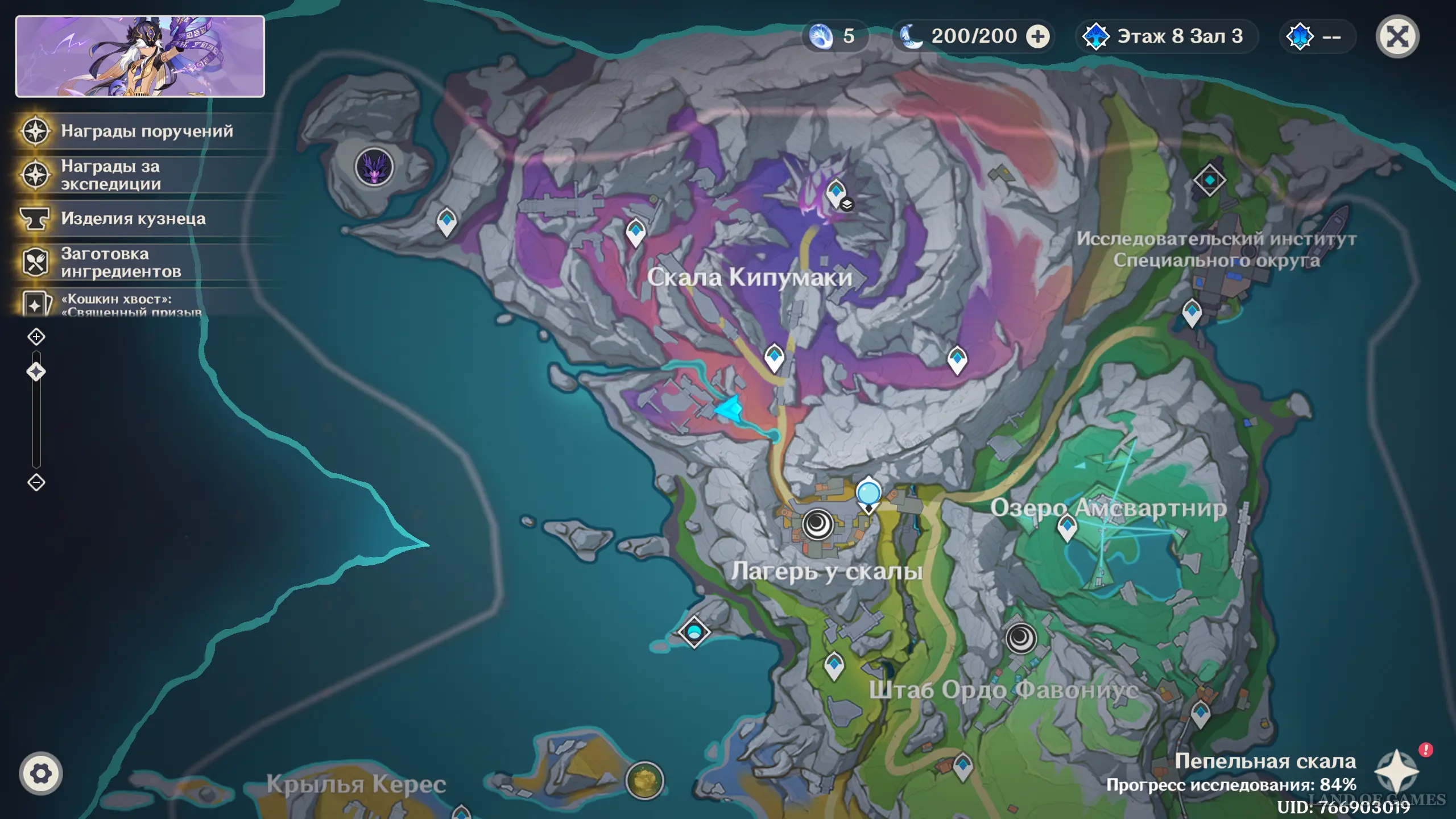Screen dimensions: 1456x819
Task: Zoom out the map with the minus diamond
Action: (36, 482)
